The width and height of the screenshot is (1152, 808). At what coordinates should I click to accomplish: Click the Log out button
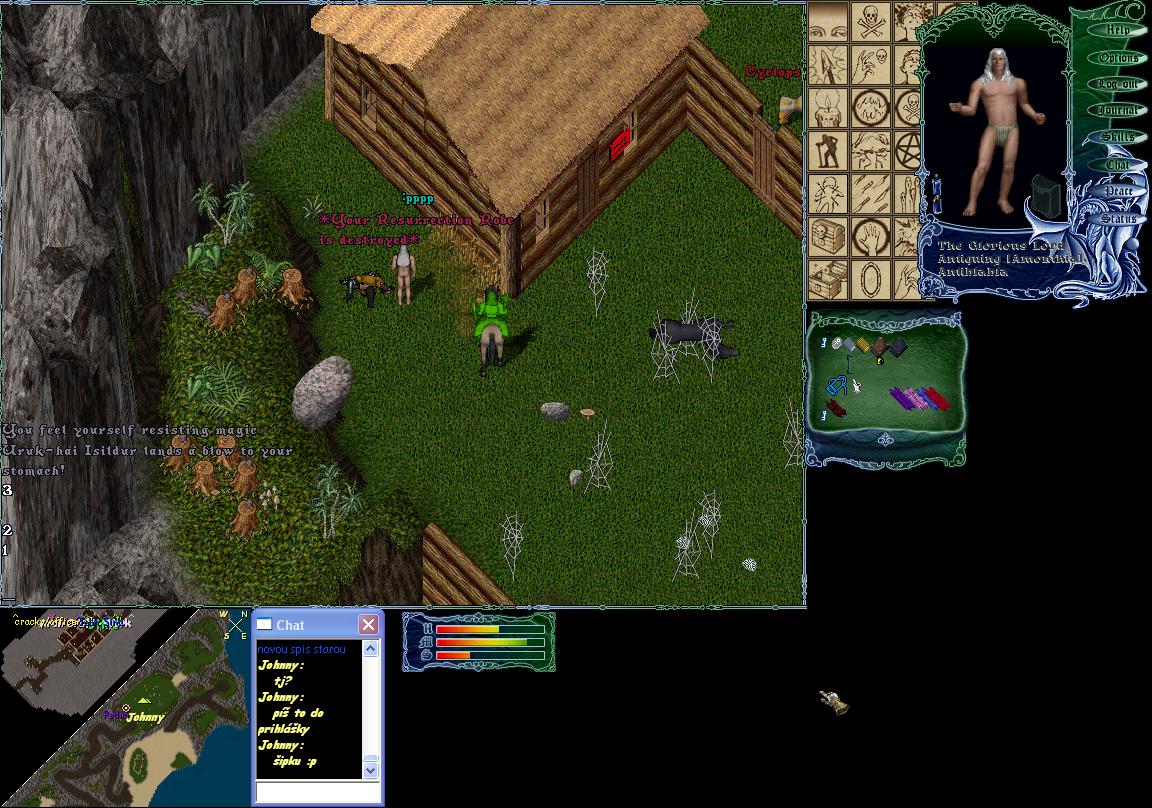click(x=1117, y=84)
